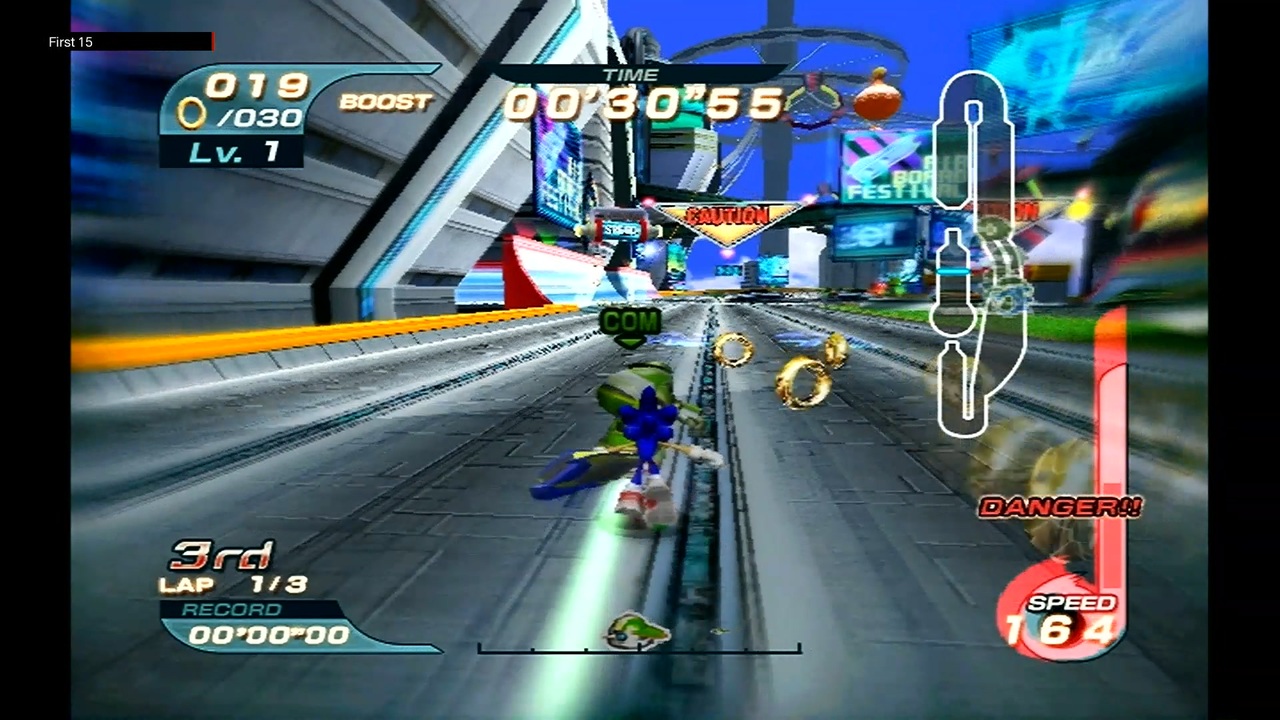1280x720 pixels.
Task: Select the TIME header tab
Action: click(x=632, y=74)
